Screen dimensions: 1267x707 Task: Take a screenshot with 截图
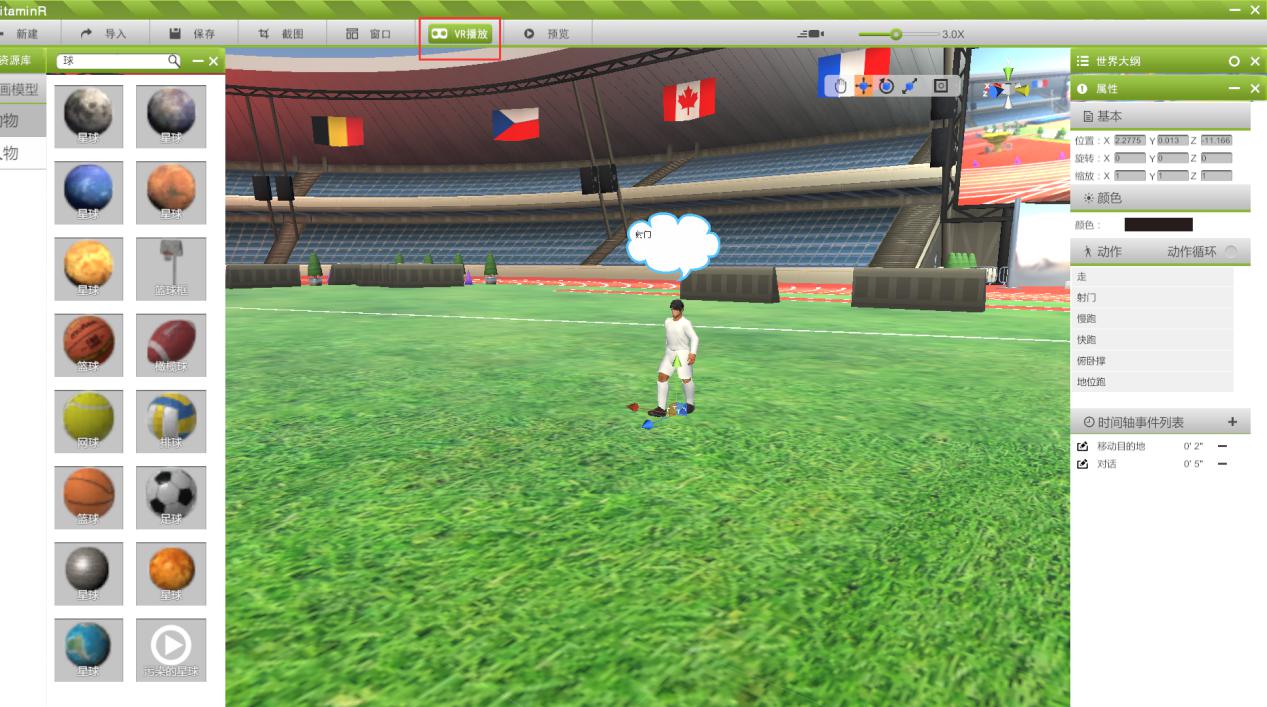pyautogui.click(x=281, y=34)
